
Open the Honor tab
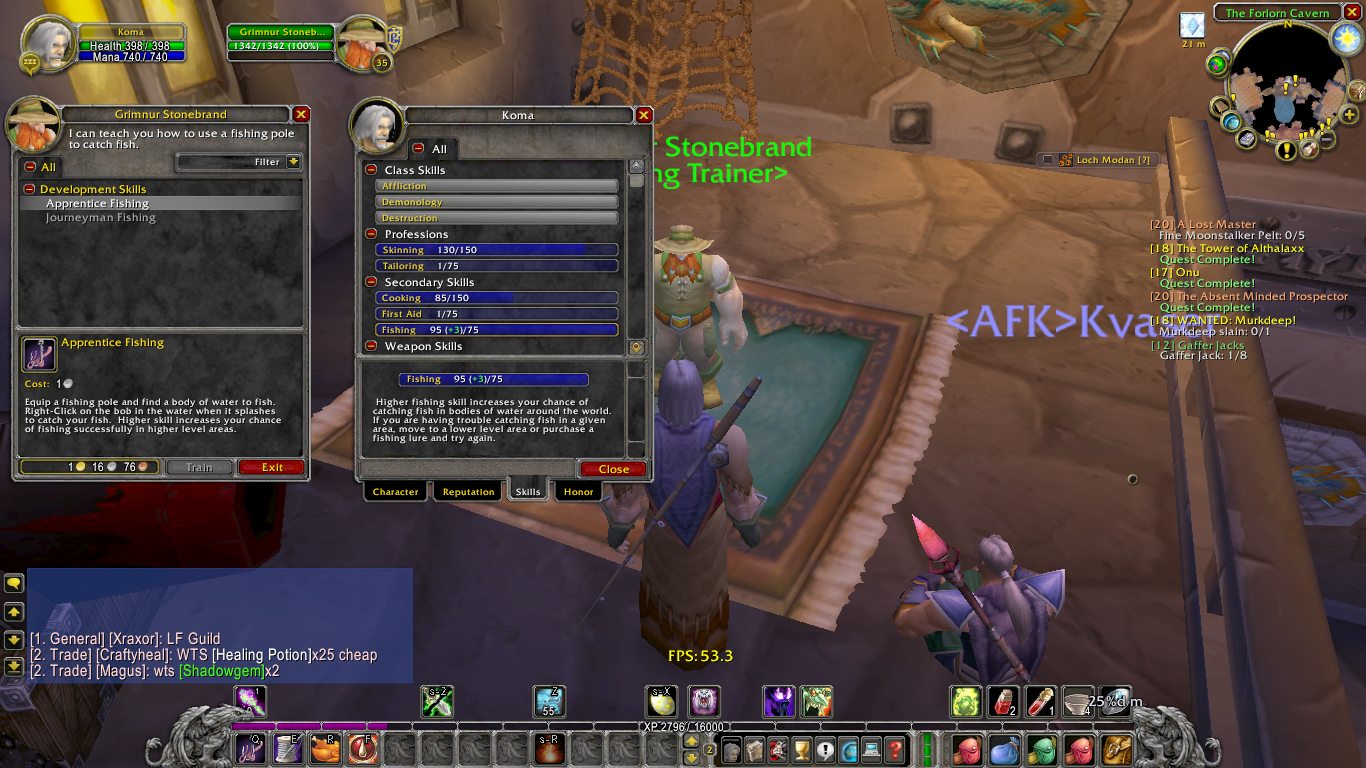tap(578, 491)
